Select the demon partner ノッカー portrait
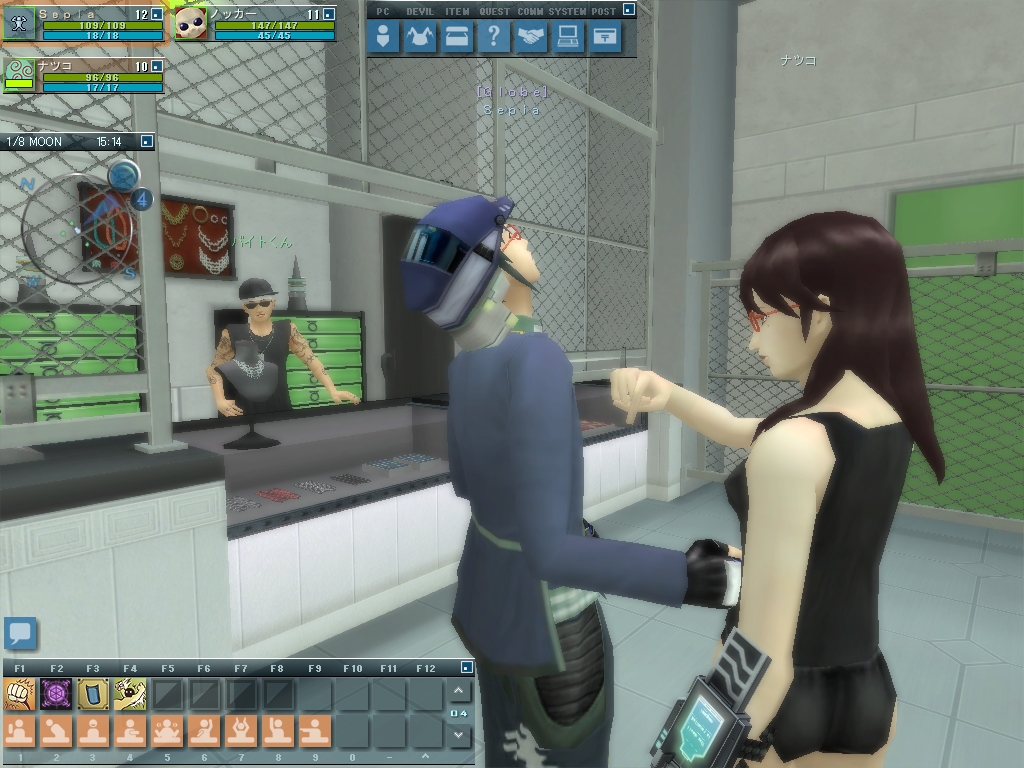 click(x=190, y=24)
